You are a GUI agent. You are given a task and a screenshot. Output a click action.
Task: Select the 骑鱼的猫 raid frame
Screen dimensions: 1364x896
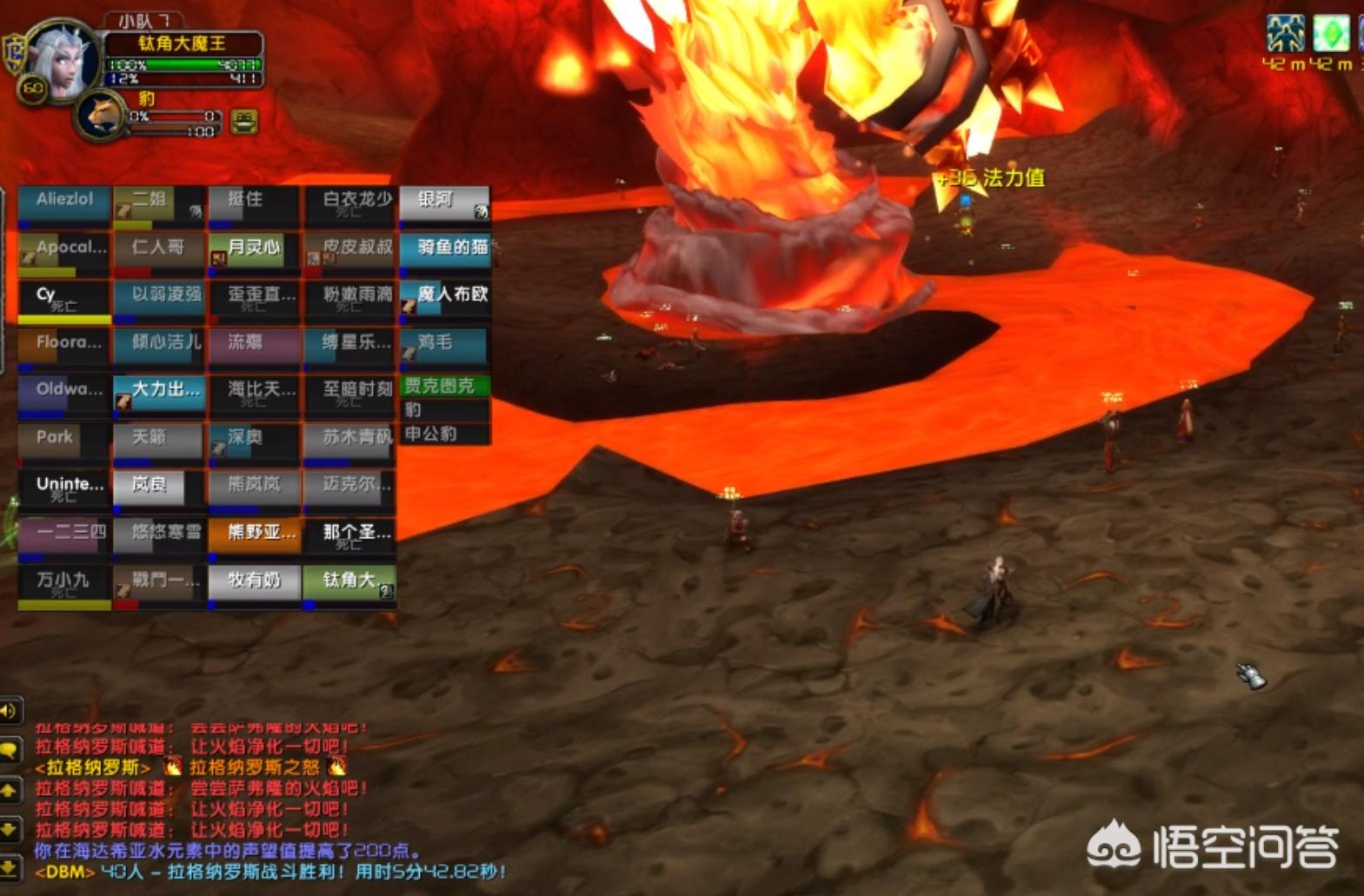[445, 250]
